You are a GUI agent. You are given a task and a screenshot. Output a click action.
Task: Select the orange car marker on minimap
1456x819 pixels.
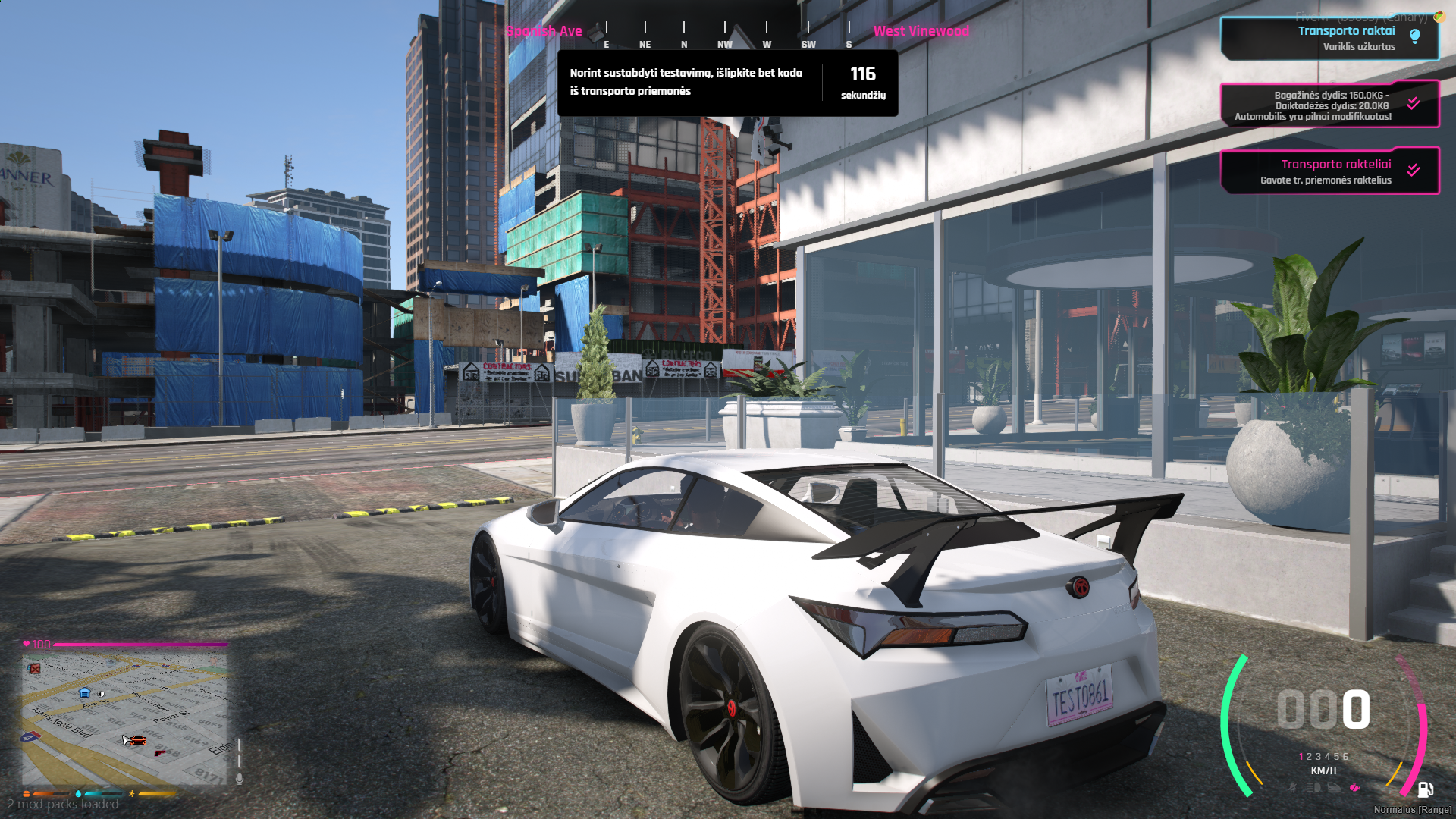pyautogui.click(x=138, y=739)
